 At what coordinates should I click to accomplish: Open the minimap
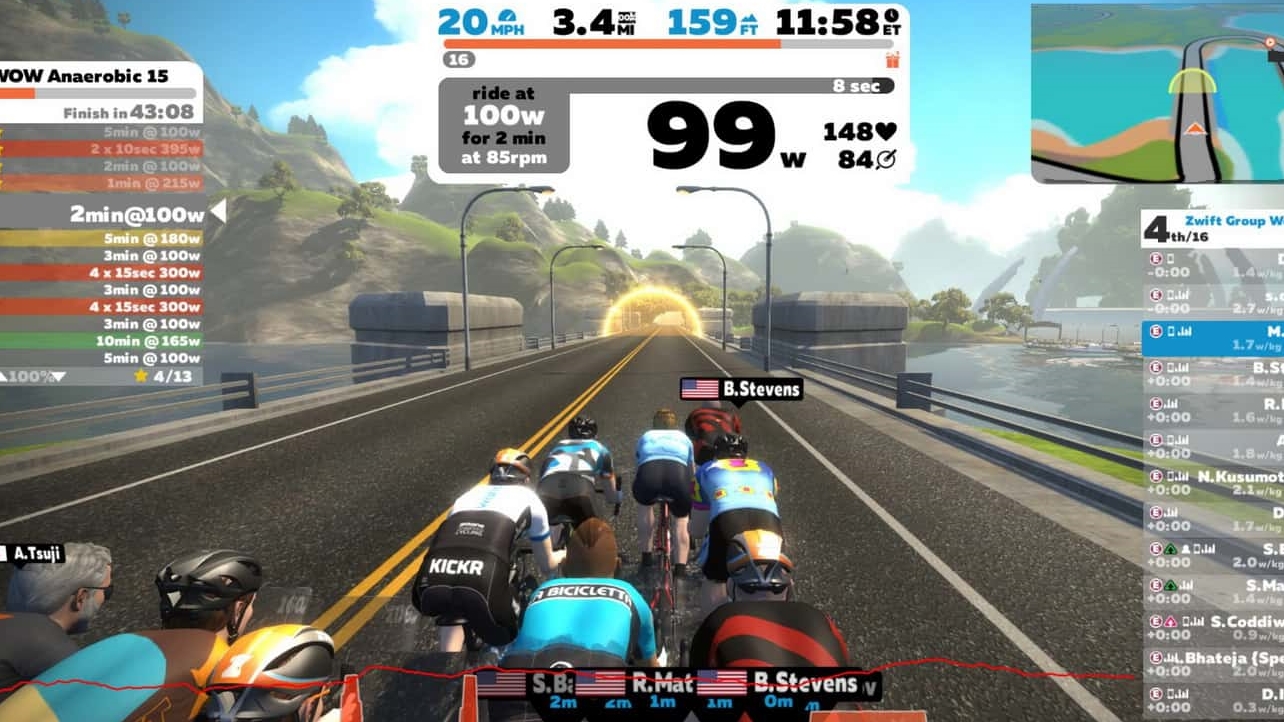[1157, 93]
